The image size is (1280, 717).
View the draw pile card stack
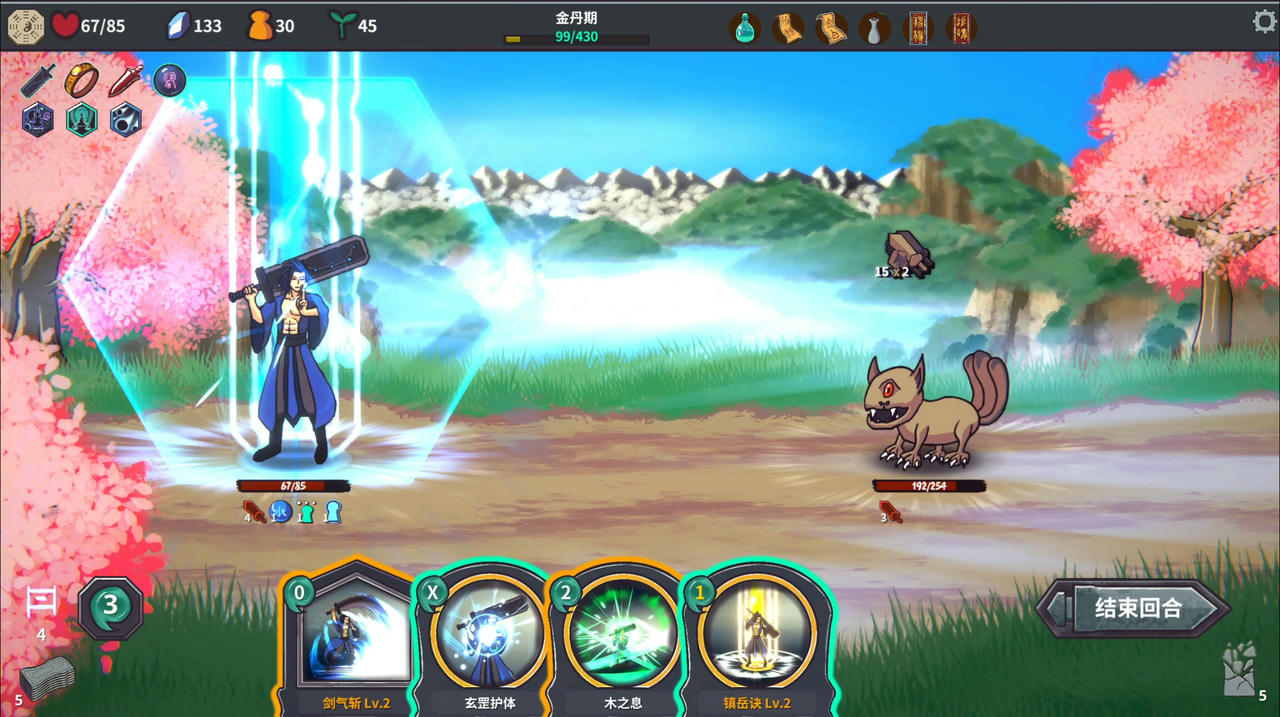tap(46, 680)
